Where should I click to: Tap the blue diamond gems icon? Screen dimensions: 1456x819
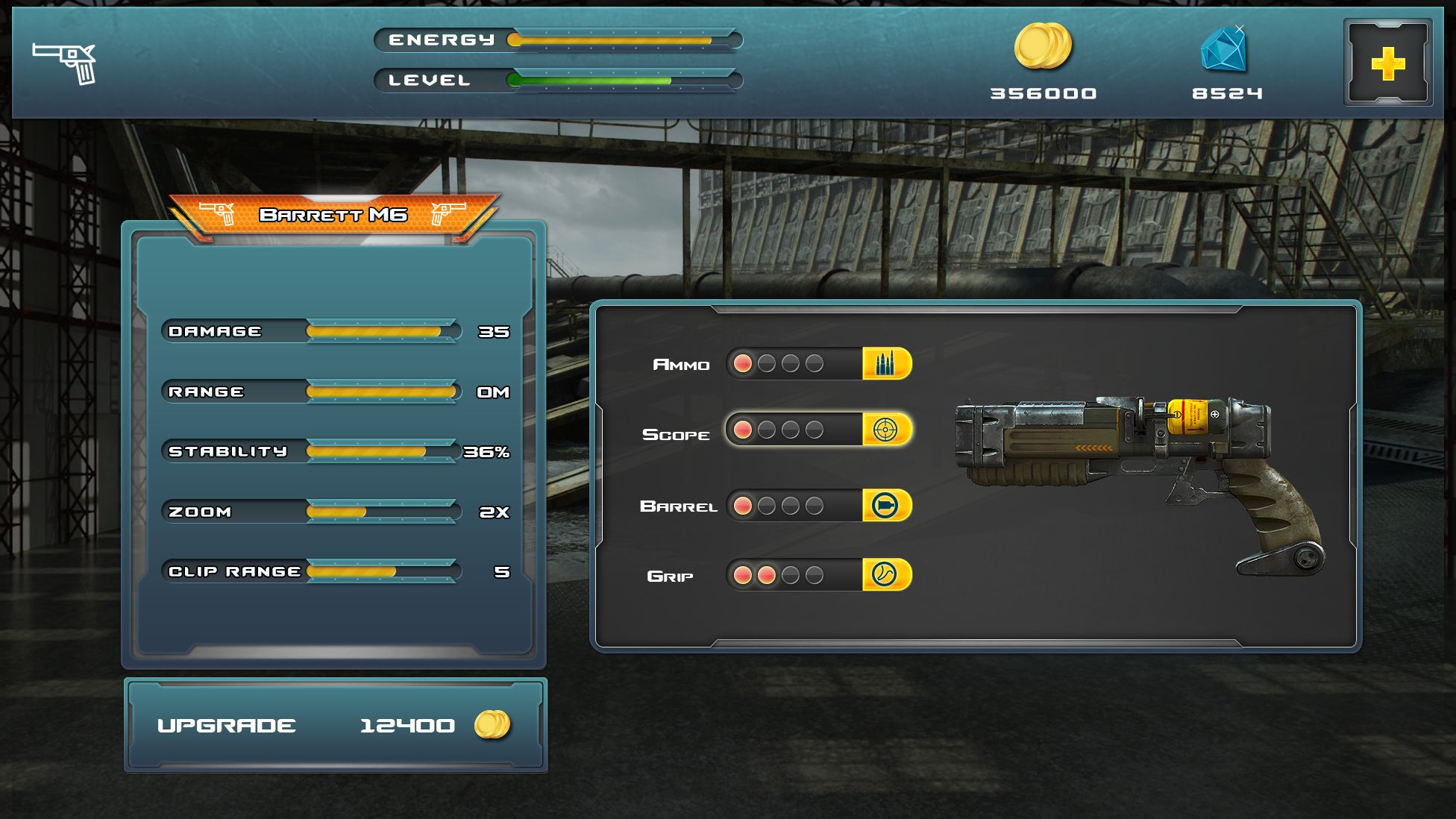pos(1224,48)
